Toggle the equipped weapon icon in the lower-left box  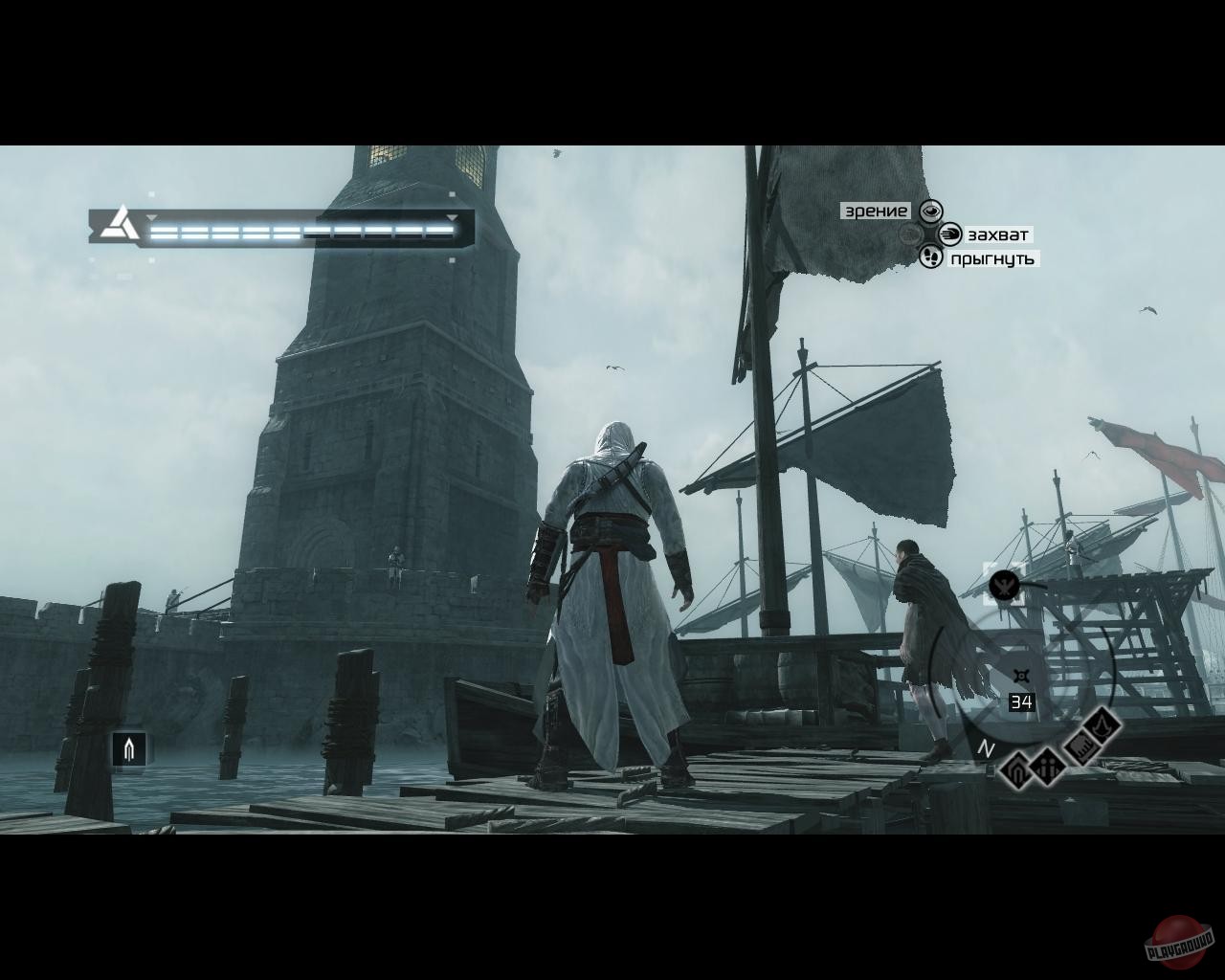click(129, 748)
